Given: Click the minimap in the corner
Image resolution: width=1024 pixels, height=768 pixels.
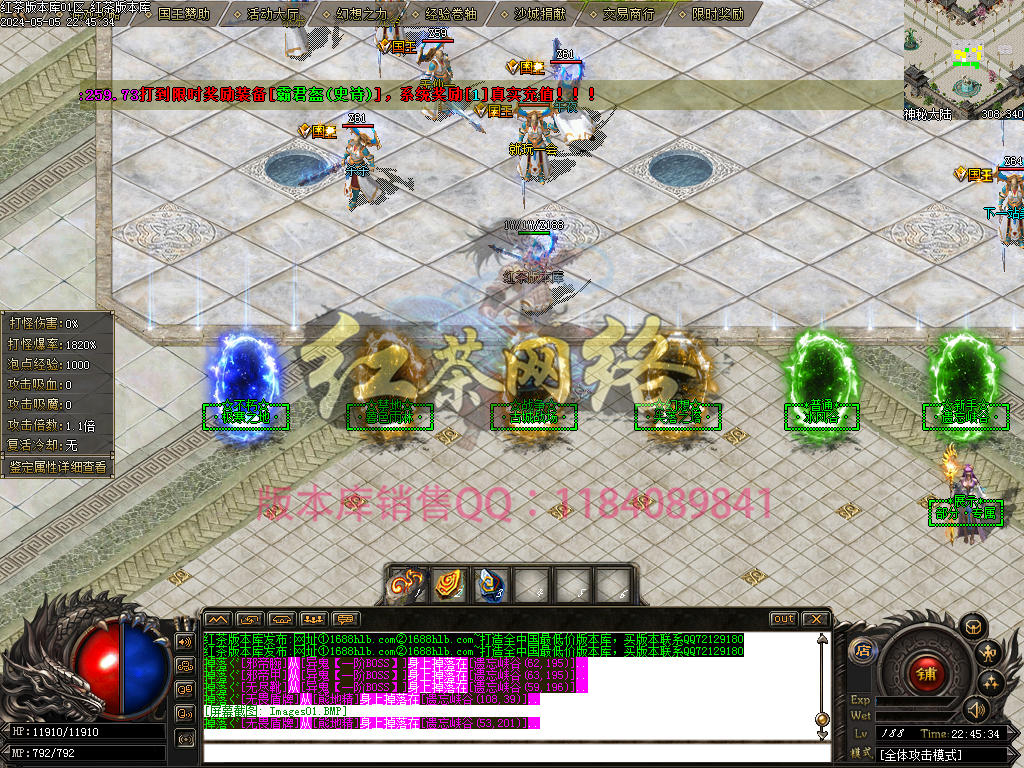Looking at the screenshot, I should tap(963, 58).
